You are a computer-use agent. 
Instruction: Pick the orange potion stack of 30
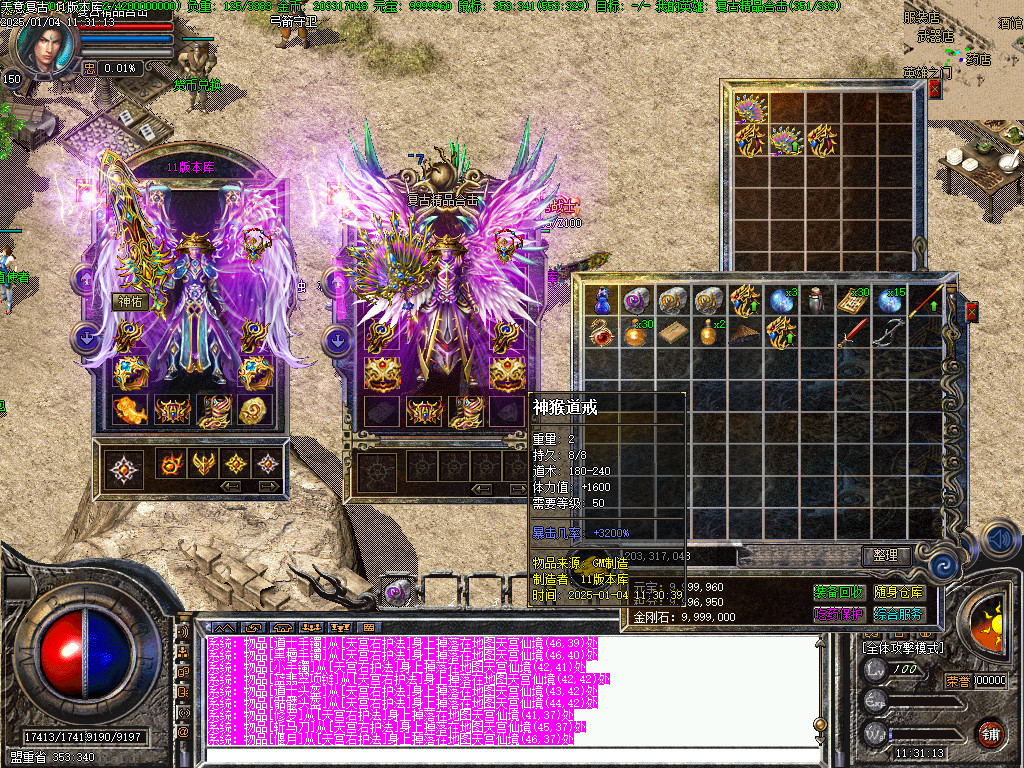tap(636, 332)
